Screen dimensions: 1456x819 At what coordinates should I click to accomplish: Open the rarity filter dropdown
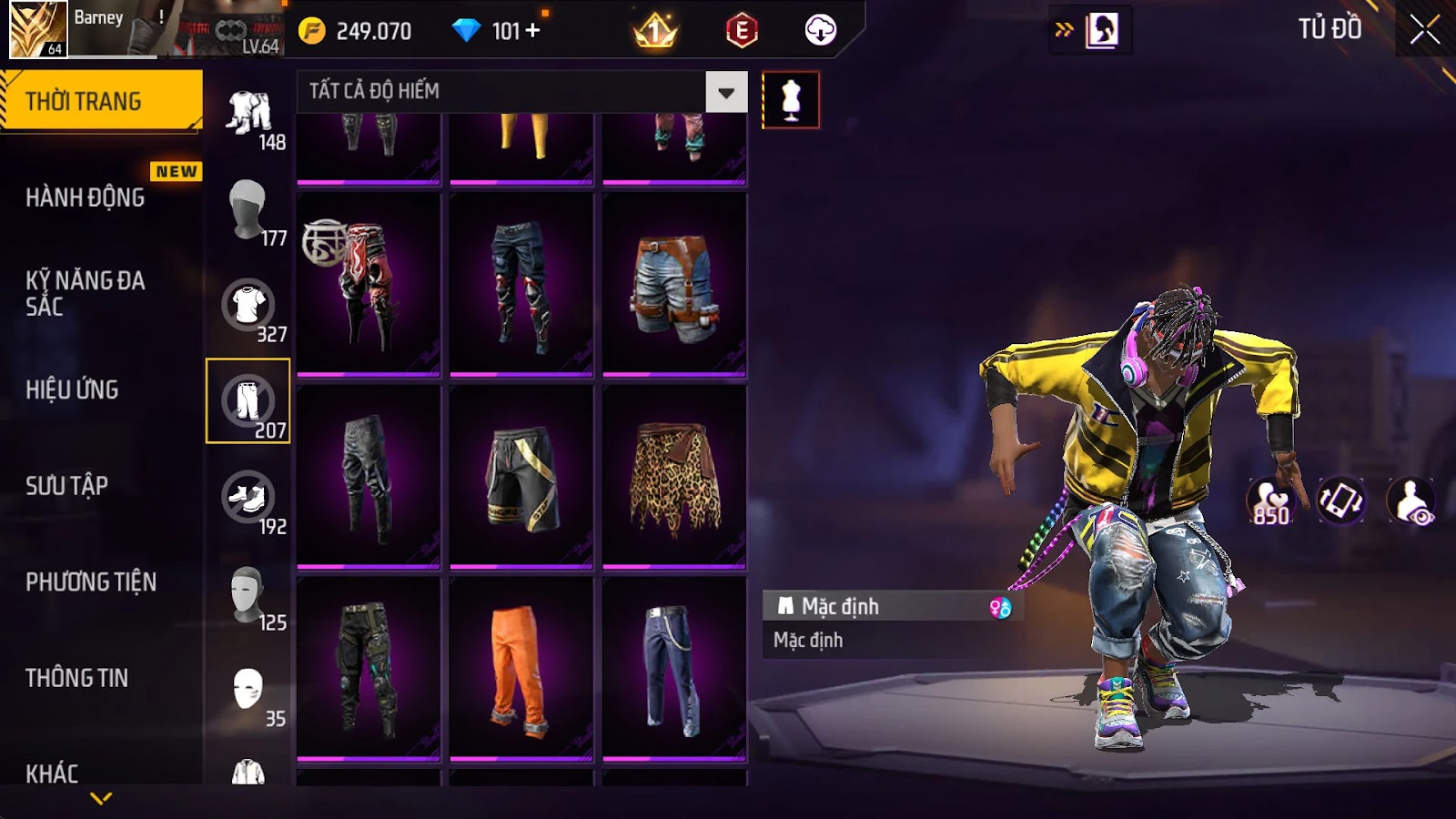[x=726, y=92]
